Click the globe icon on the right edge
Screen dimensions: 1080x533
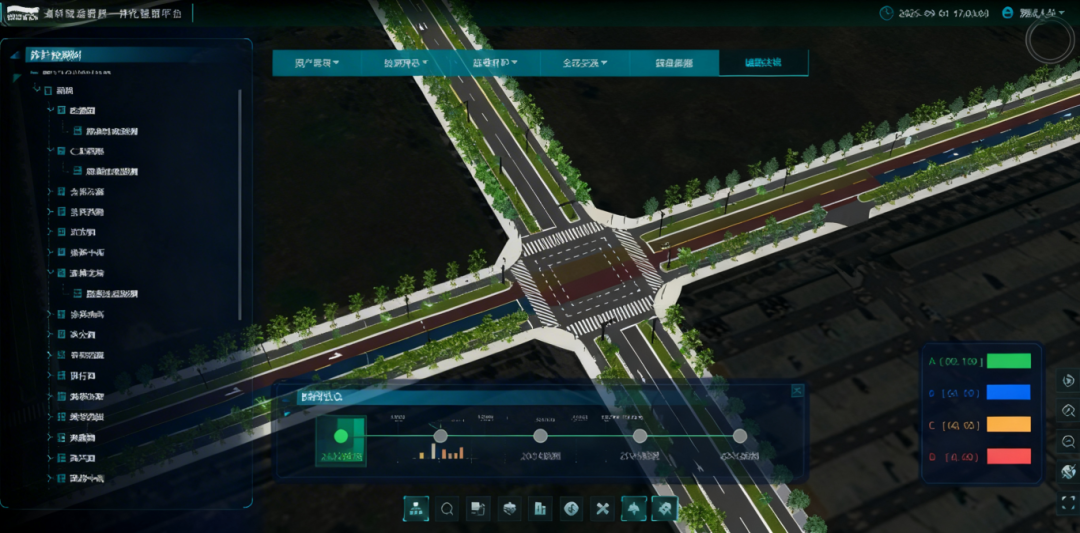(1068, 472)
